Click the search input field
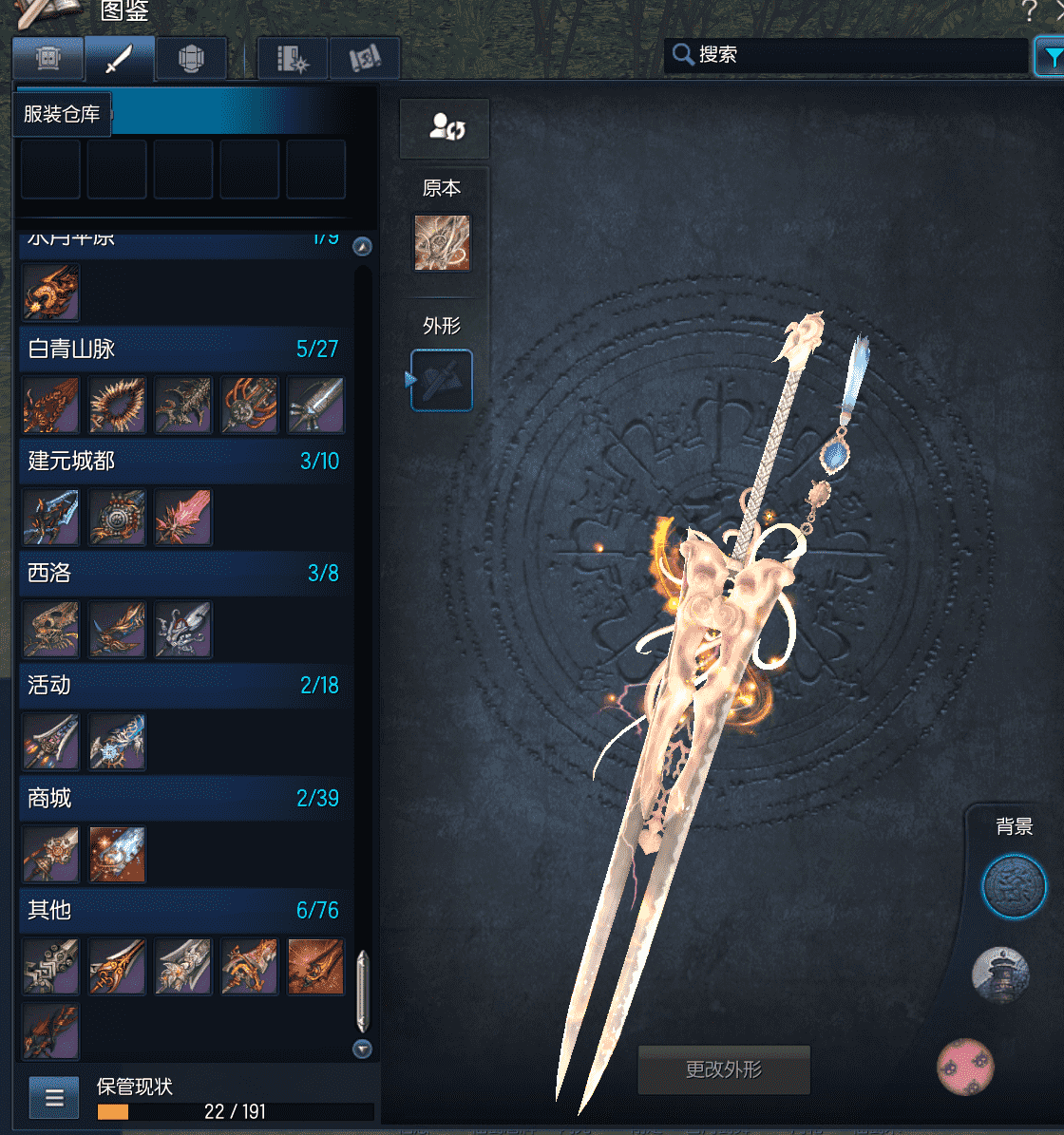This screenshot has height=1135, width=1064. pos(855,55)
